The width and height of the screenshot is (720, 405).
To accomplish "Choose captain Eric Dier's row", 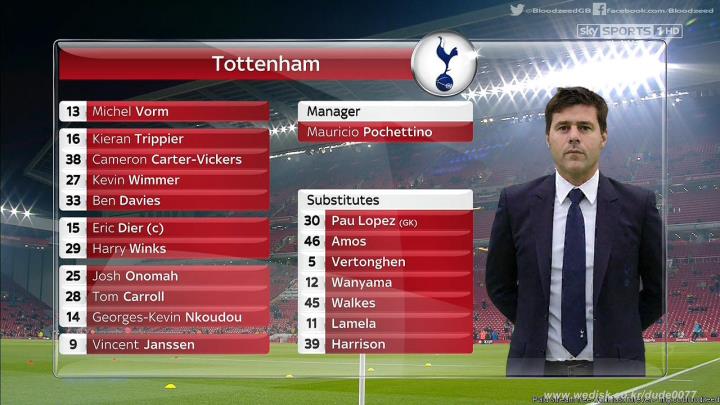I will (x=165, y=228).
